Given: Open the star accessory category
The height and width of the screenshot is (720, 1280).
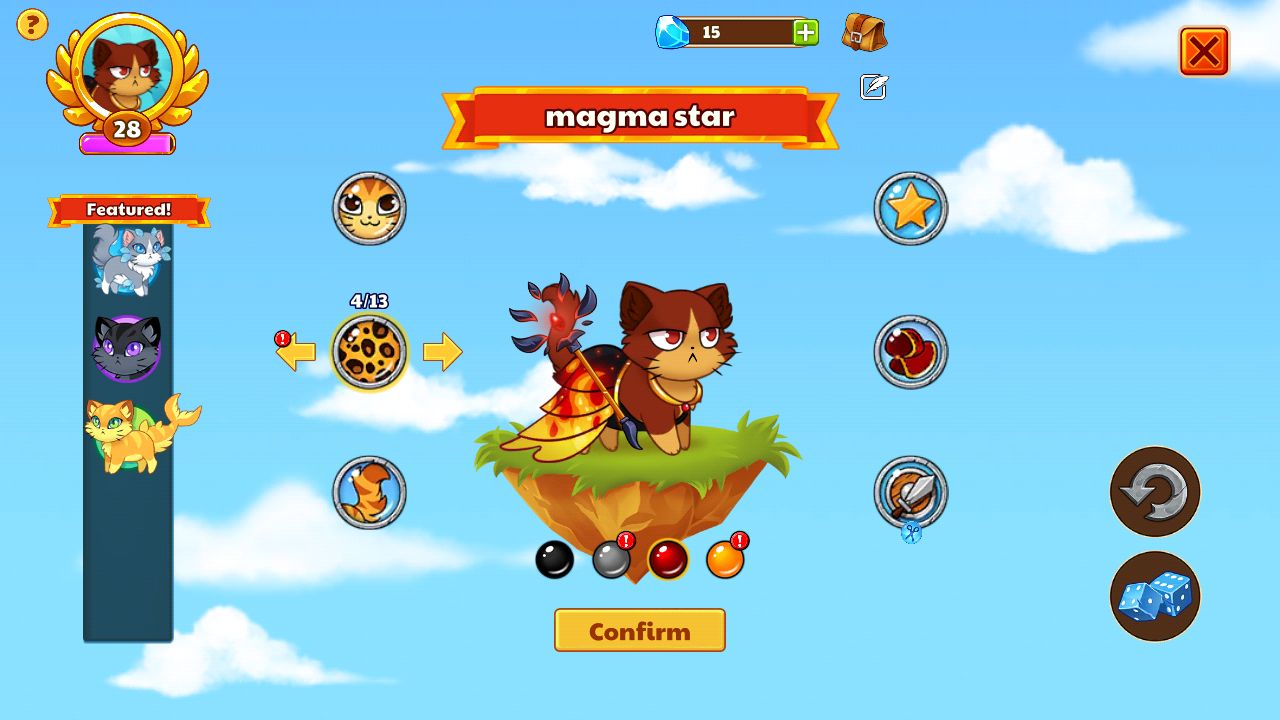Looking at the screenshot, I should click(911, 206).
